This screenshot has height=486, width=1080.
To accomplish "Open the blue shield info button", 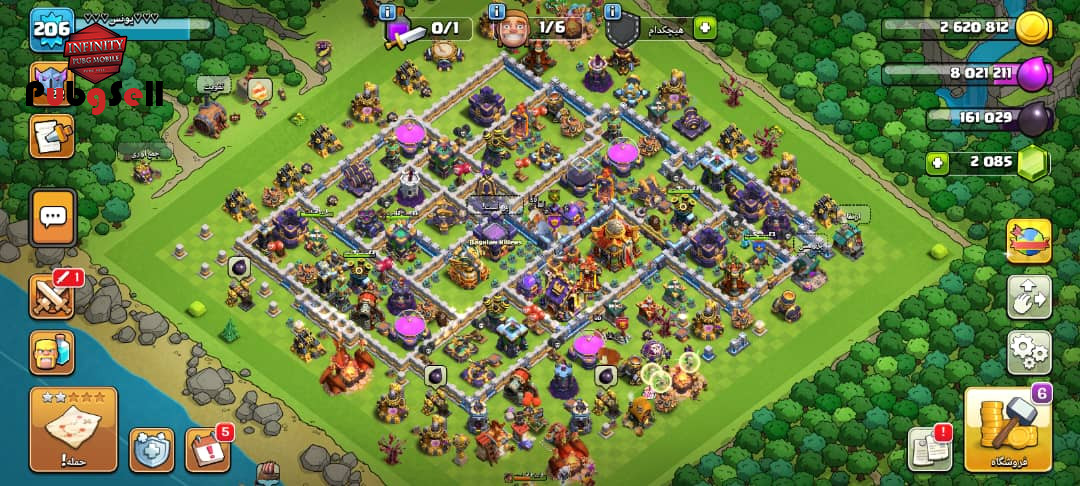I will pos(152,450).
